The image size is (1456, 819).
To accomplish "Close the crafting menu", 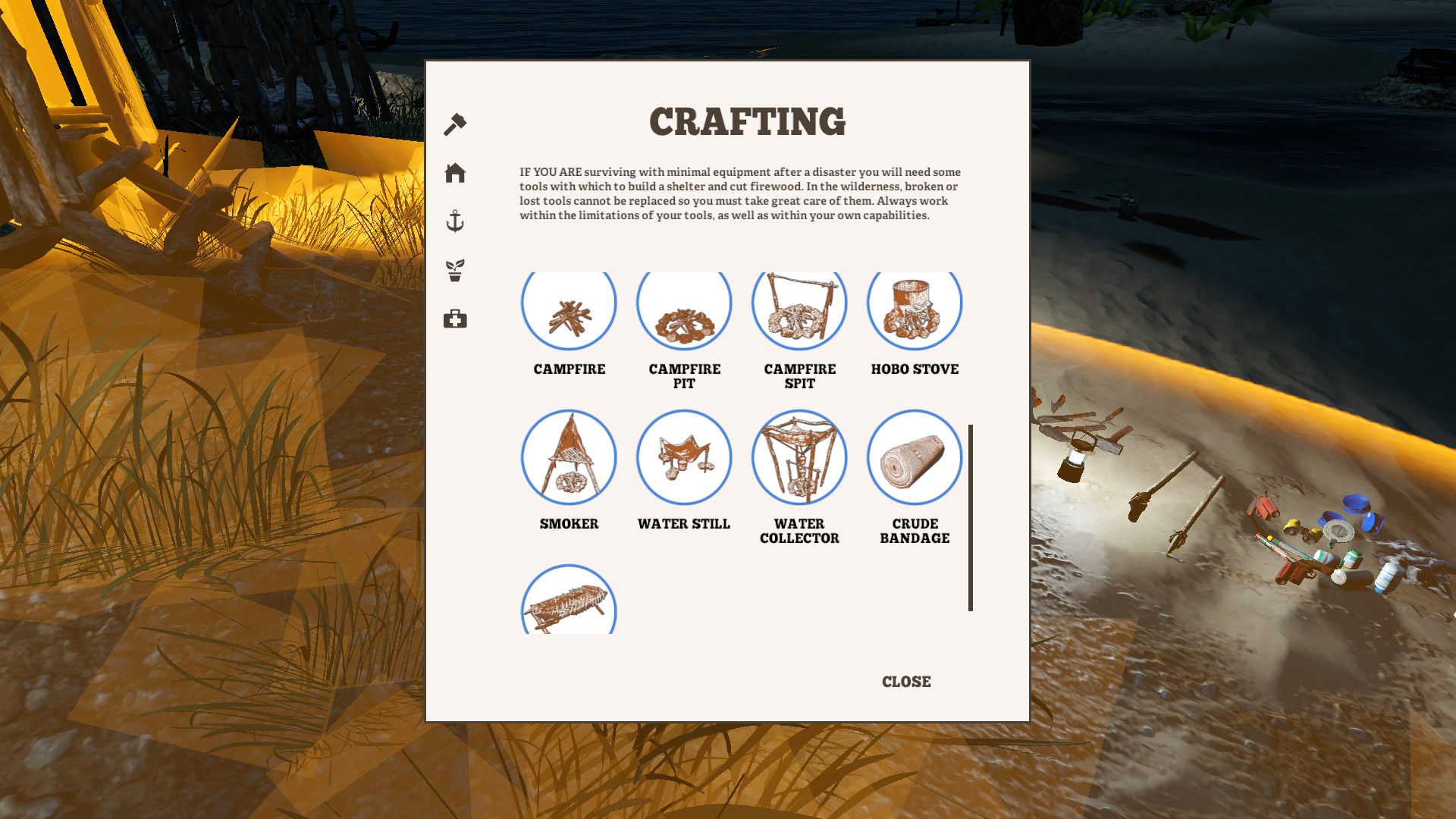I will pos(906,682).
